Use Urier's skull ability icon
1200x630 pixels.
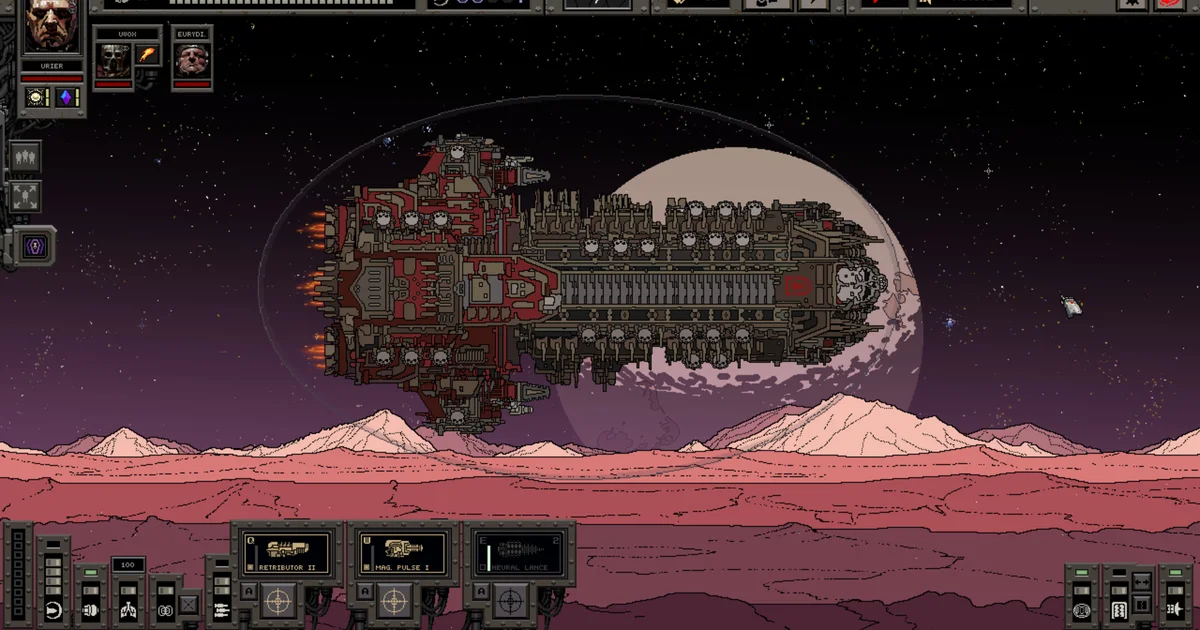click(38, 97)
